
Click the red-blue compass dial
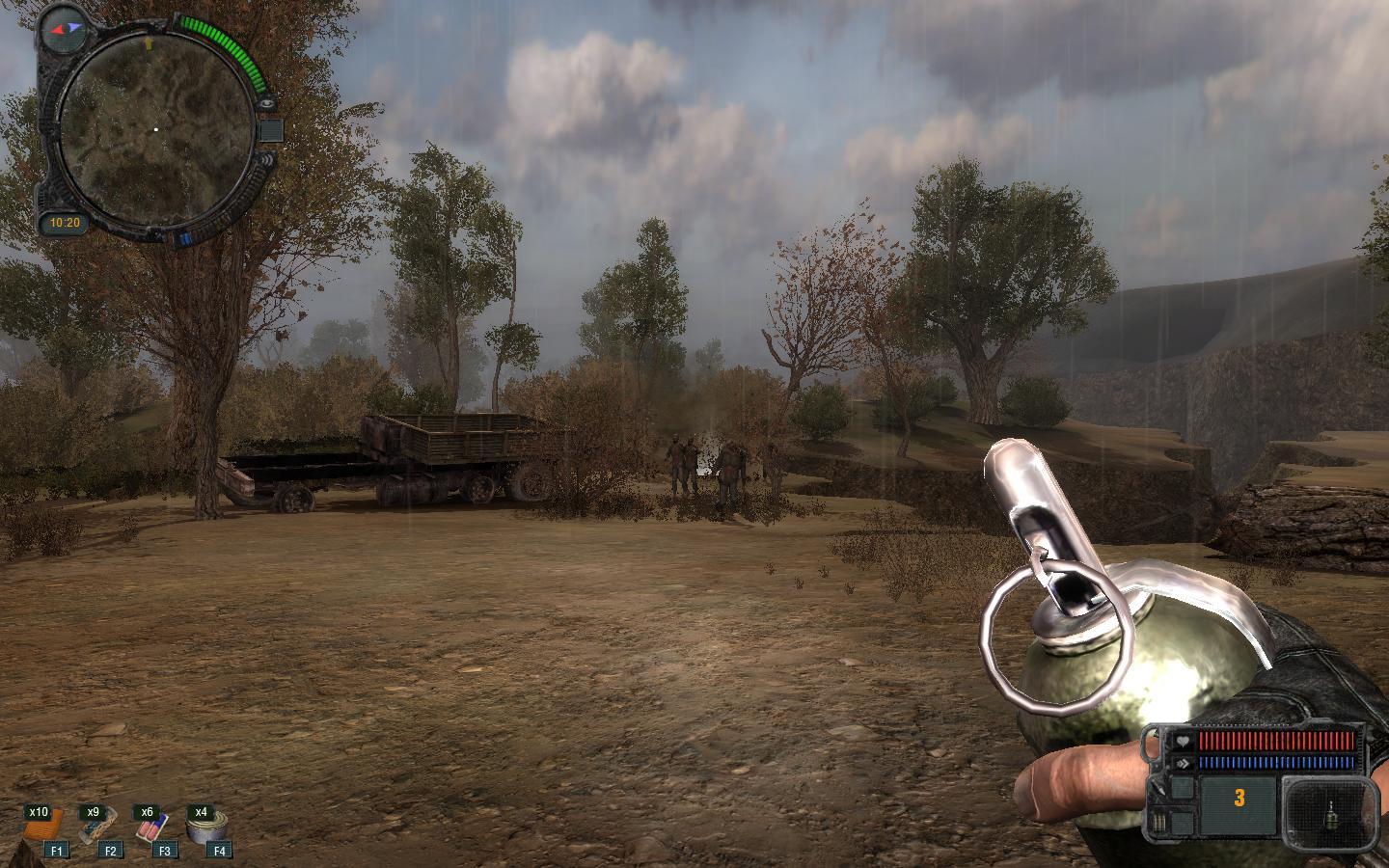click(66, 29)
